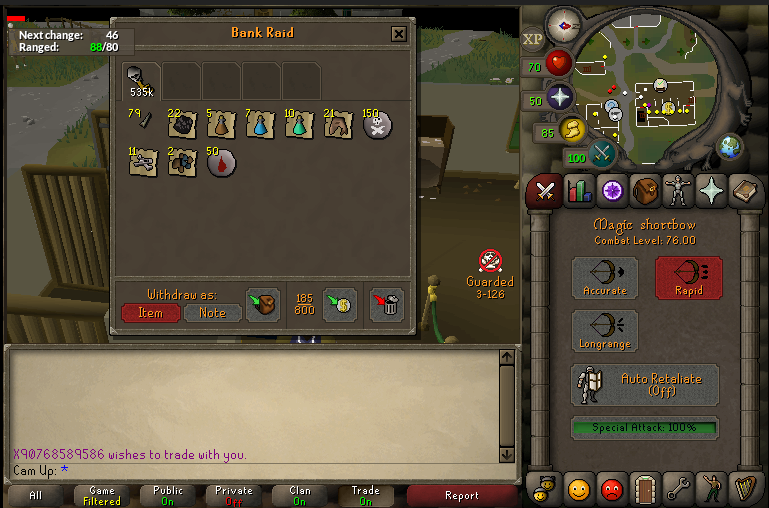Set withdraw mode to Item
Screen dimensions: 769x508
151,313
